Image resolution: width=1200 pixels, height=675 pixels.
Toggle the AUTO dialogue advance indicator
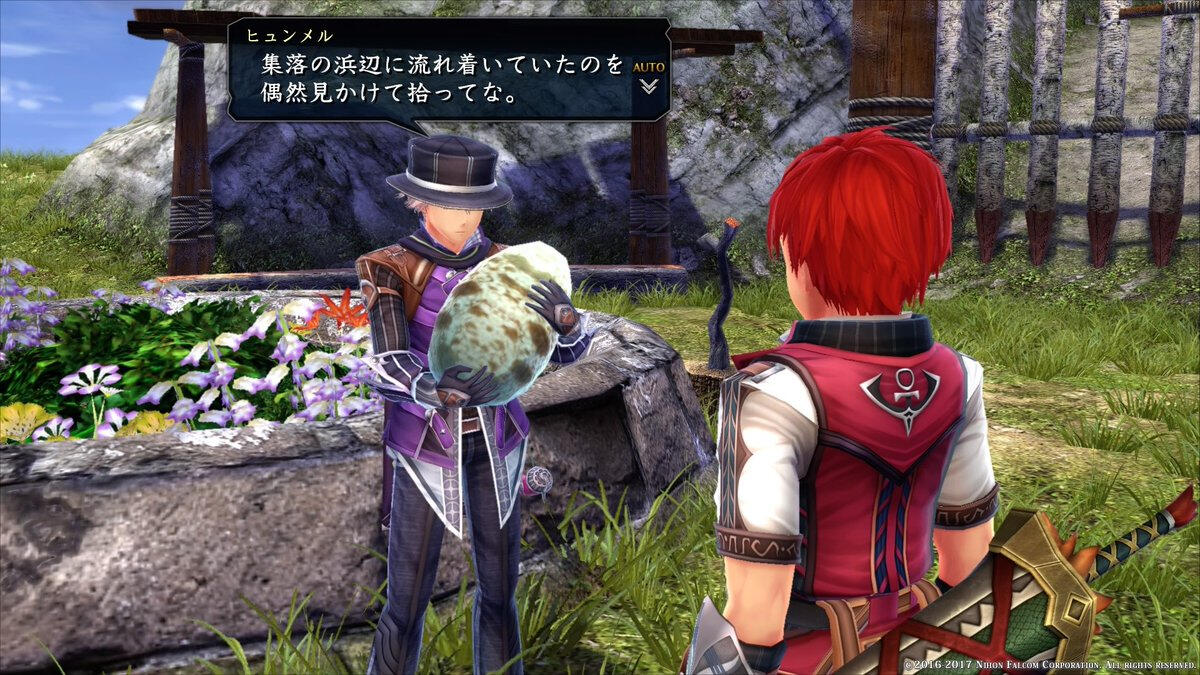point(648,67)
